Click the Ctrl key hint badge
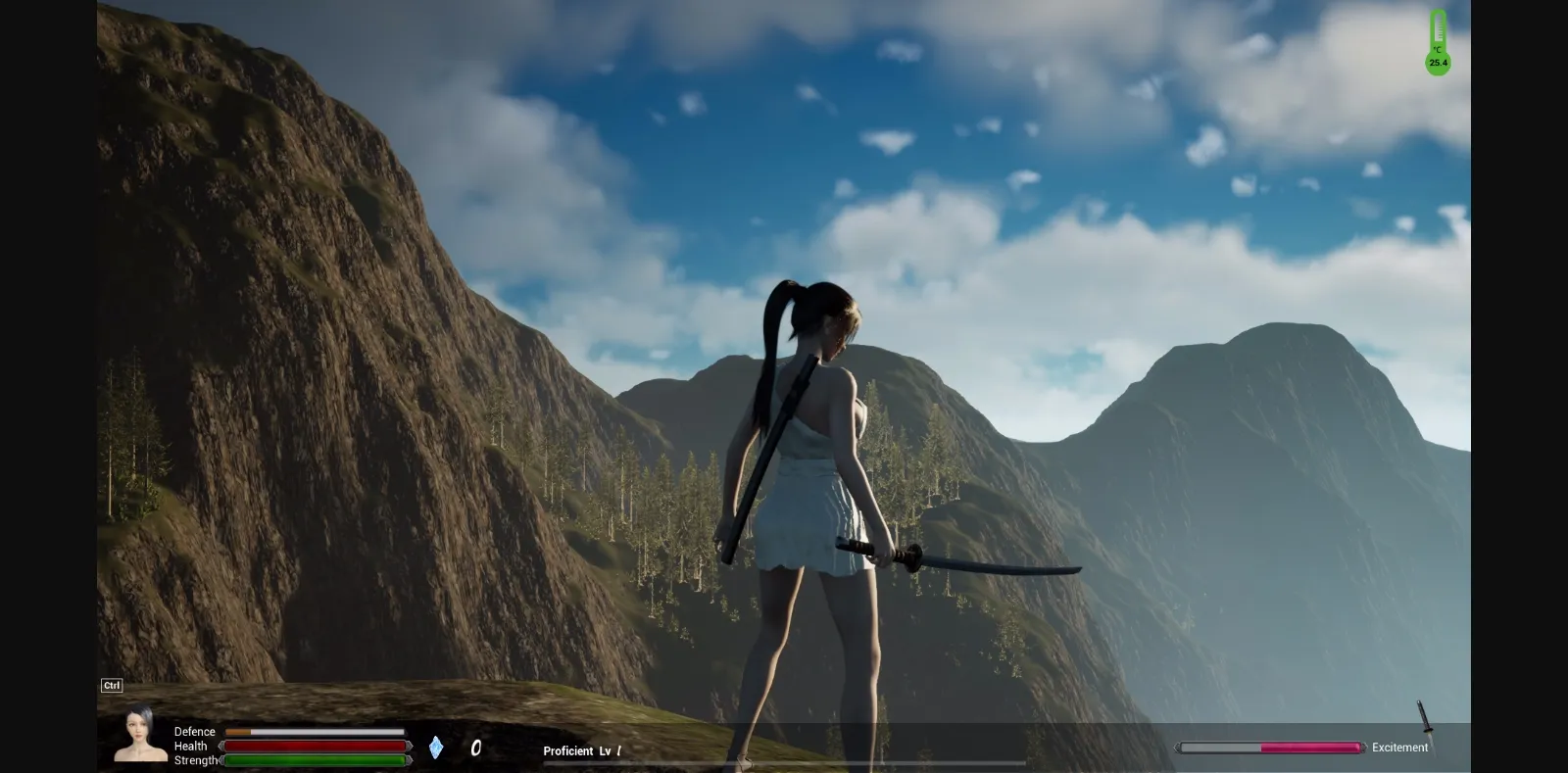This screenshot has width=1568, height=773. 112,685
